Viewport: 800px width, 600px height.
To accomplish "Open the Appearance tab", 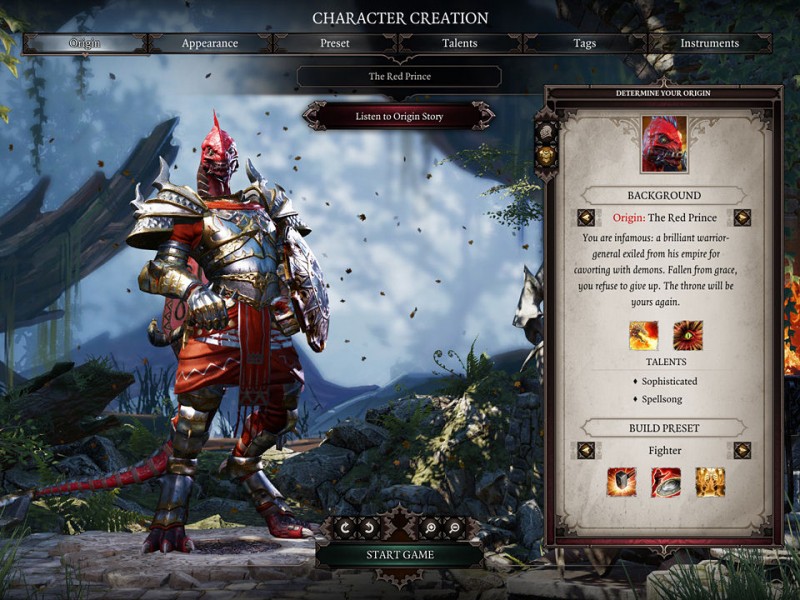I will [x=210, y=43].
